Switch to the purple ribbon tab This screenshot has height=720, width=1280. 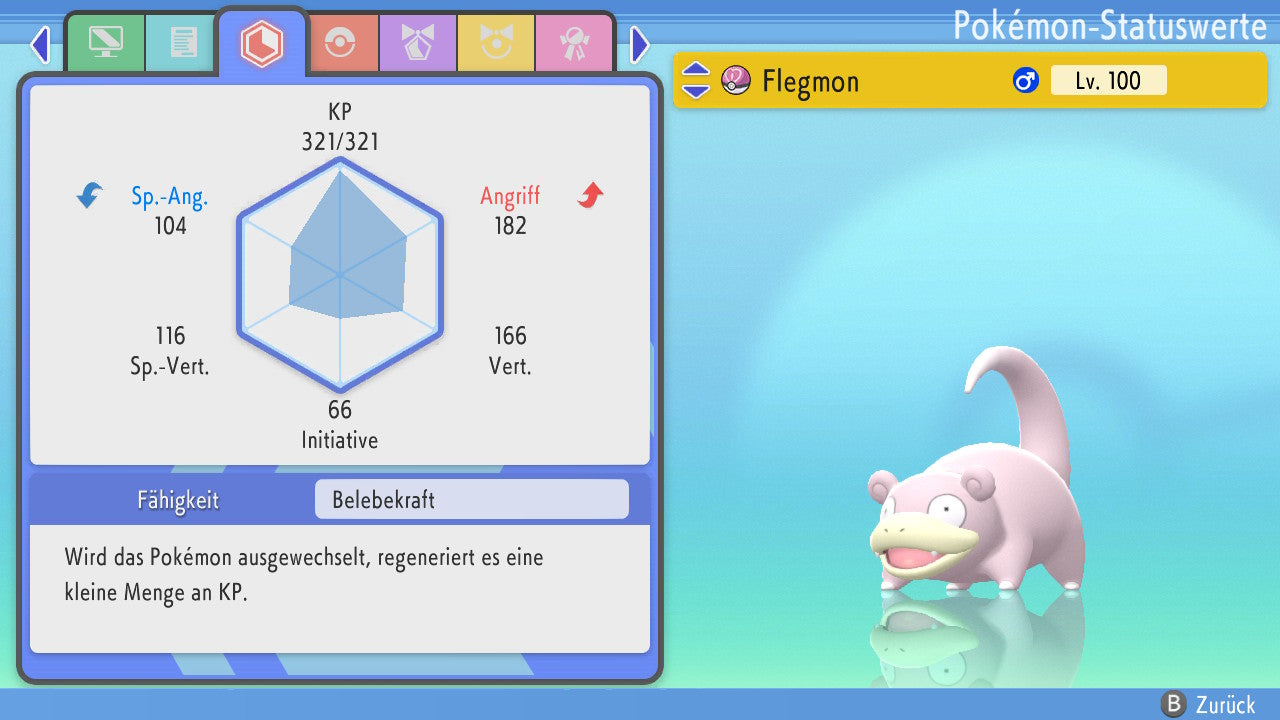(417, 43)
